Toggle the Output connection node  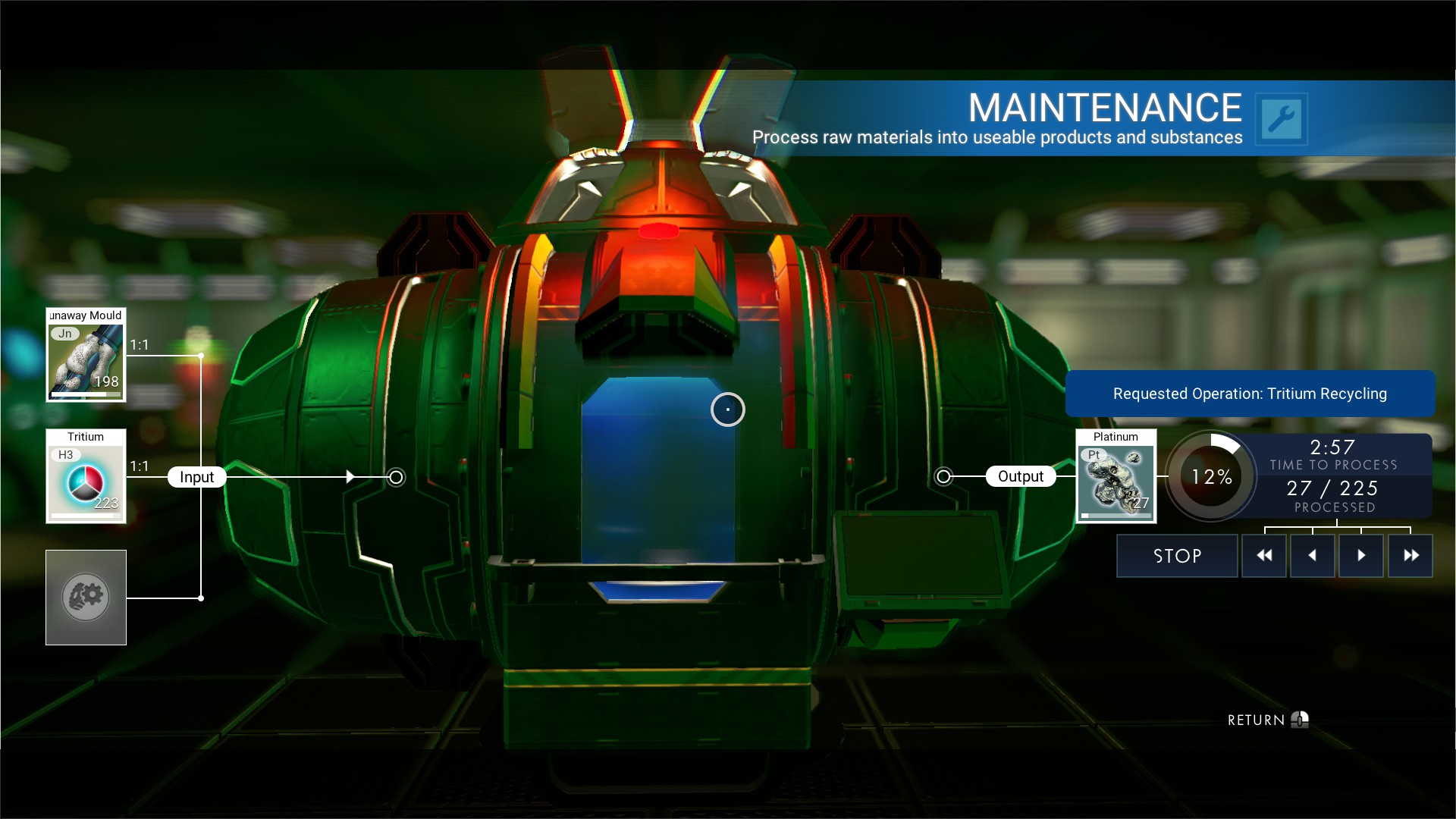pyautogui.click(x=945, y=477)
